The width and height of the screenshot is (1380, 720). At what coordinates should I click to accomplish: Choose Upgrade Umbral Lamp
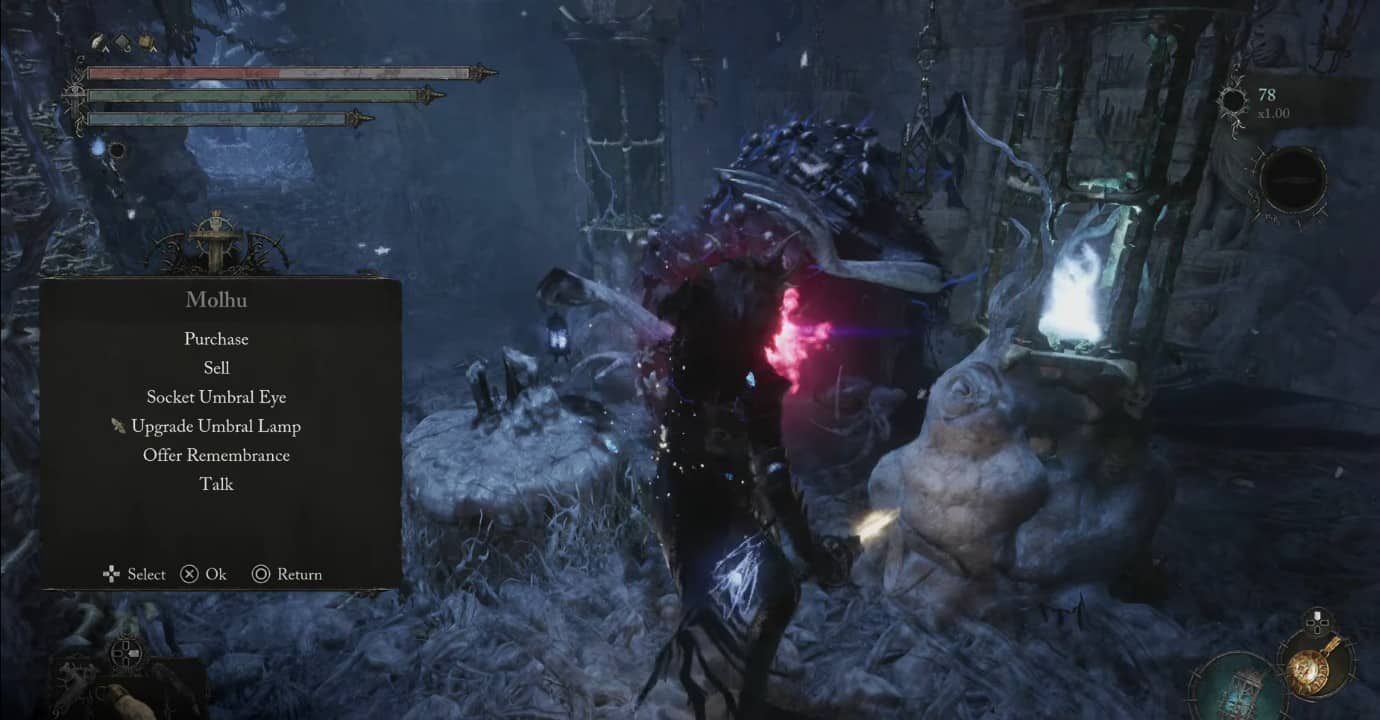click(x=216, y=426)
